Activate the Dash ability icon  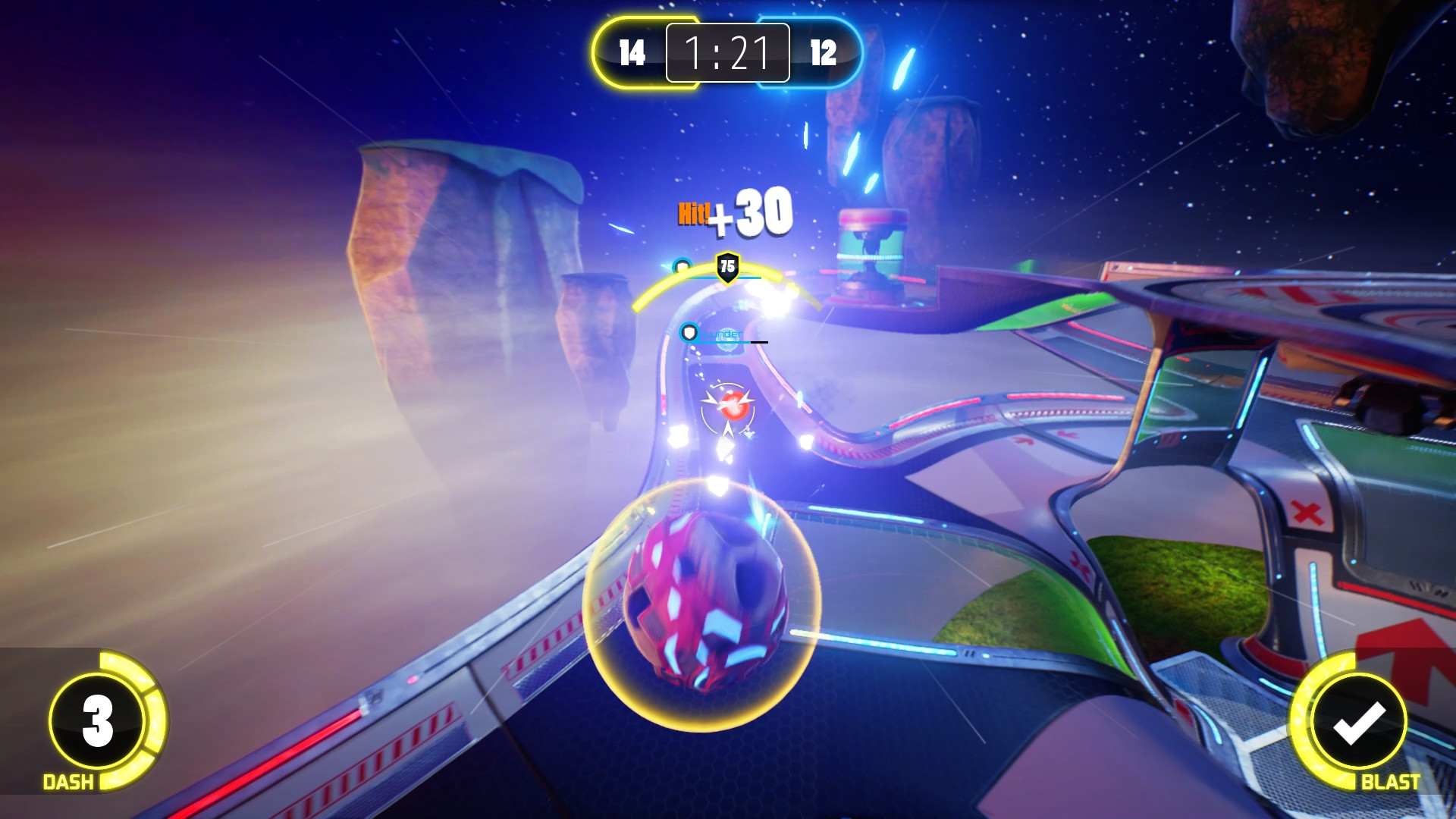click(x=98, y=720)
